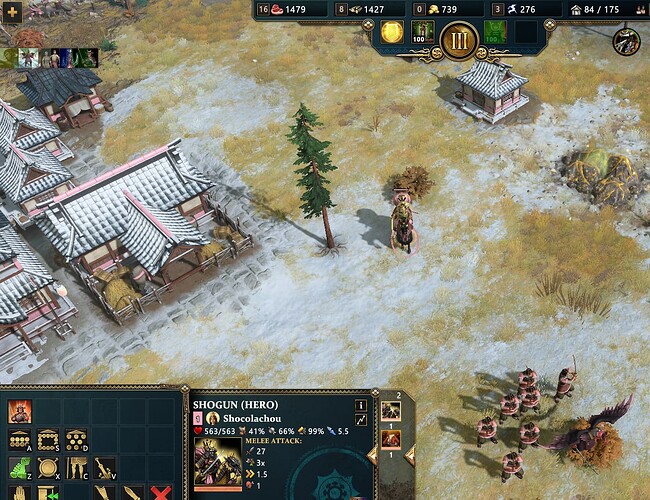Select the greyed green god power icon

[x=494, y=32]
